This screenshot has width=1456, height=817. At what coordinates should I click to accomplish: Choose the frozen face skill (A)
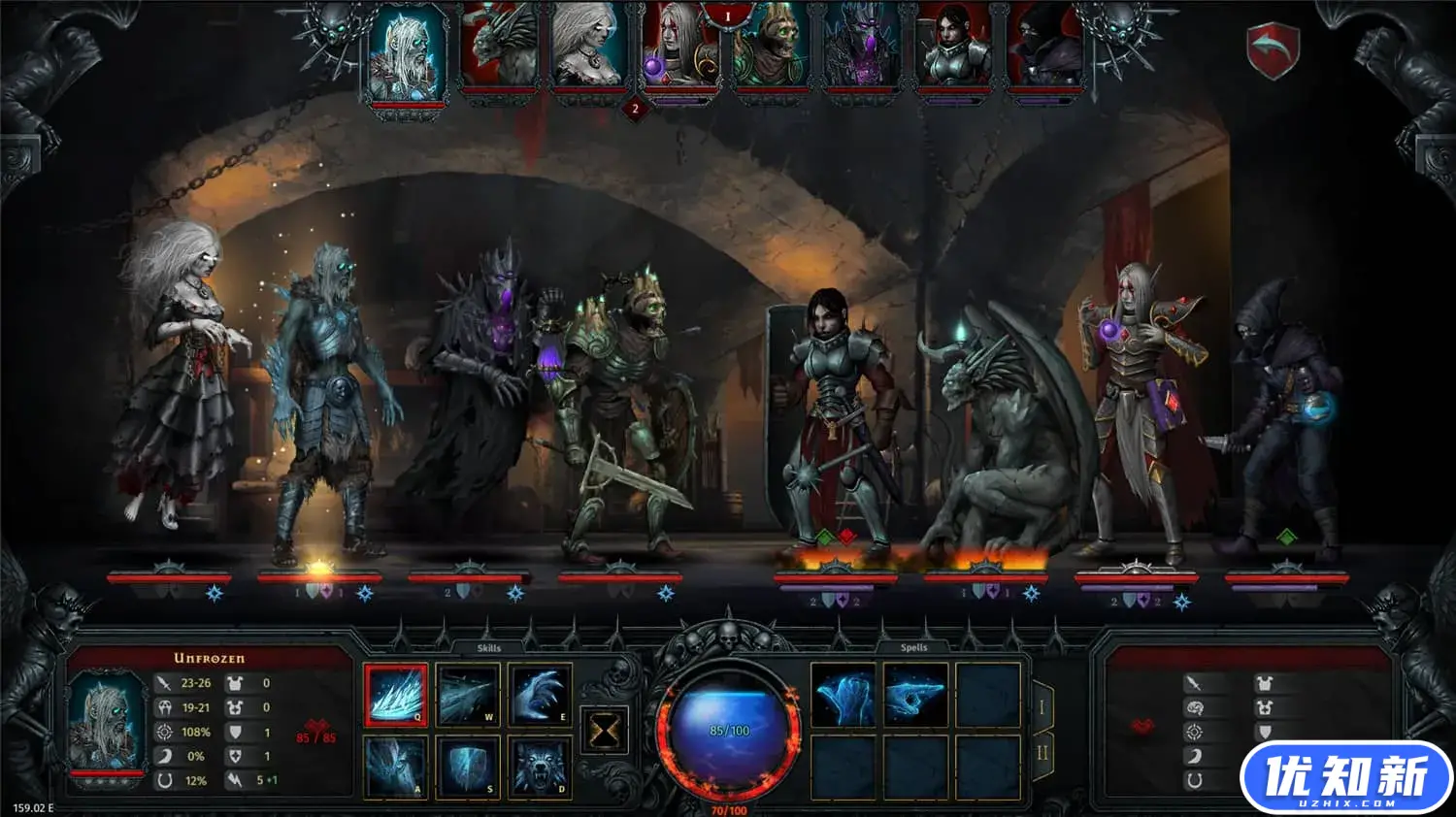pos(396,767)
